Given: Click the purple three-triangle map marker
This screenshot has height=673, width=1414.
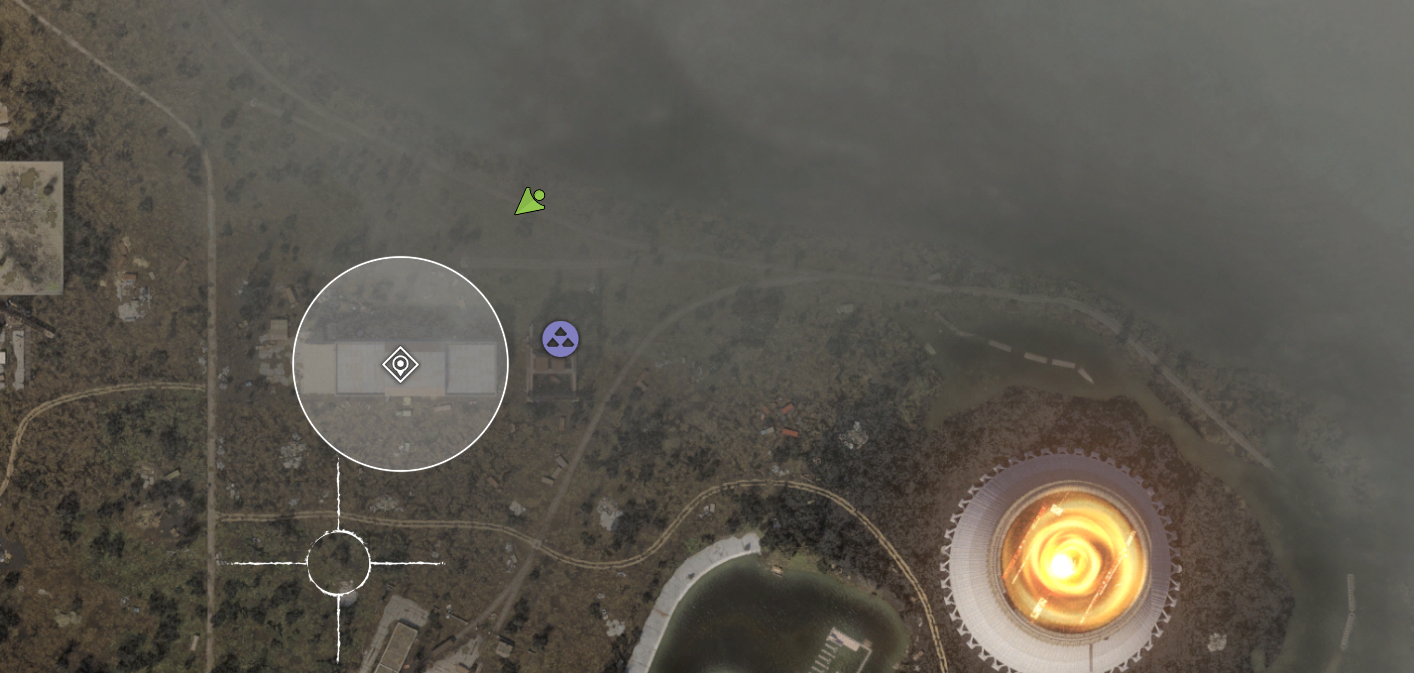Looking at the screenshot, I should tap(560, 339).
